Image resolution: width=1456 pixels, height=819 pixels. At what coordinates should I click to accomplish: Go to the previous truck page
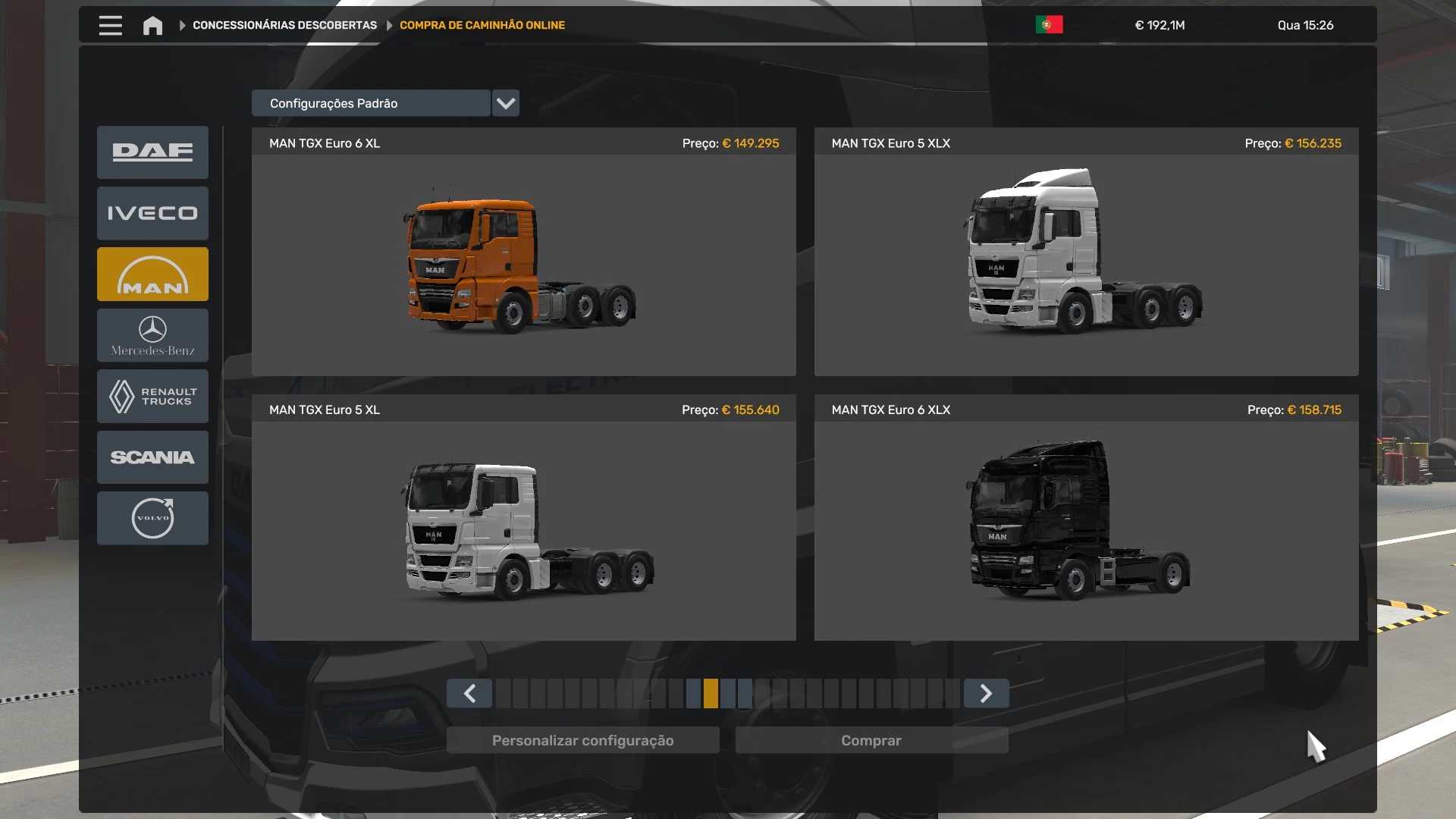pyautogui.click(x=469, y=693)
